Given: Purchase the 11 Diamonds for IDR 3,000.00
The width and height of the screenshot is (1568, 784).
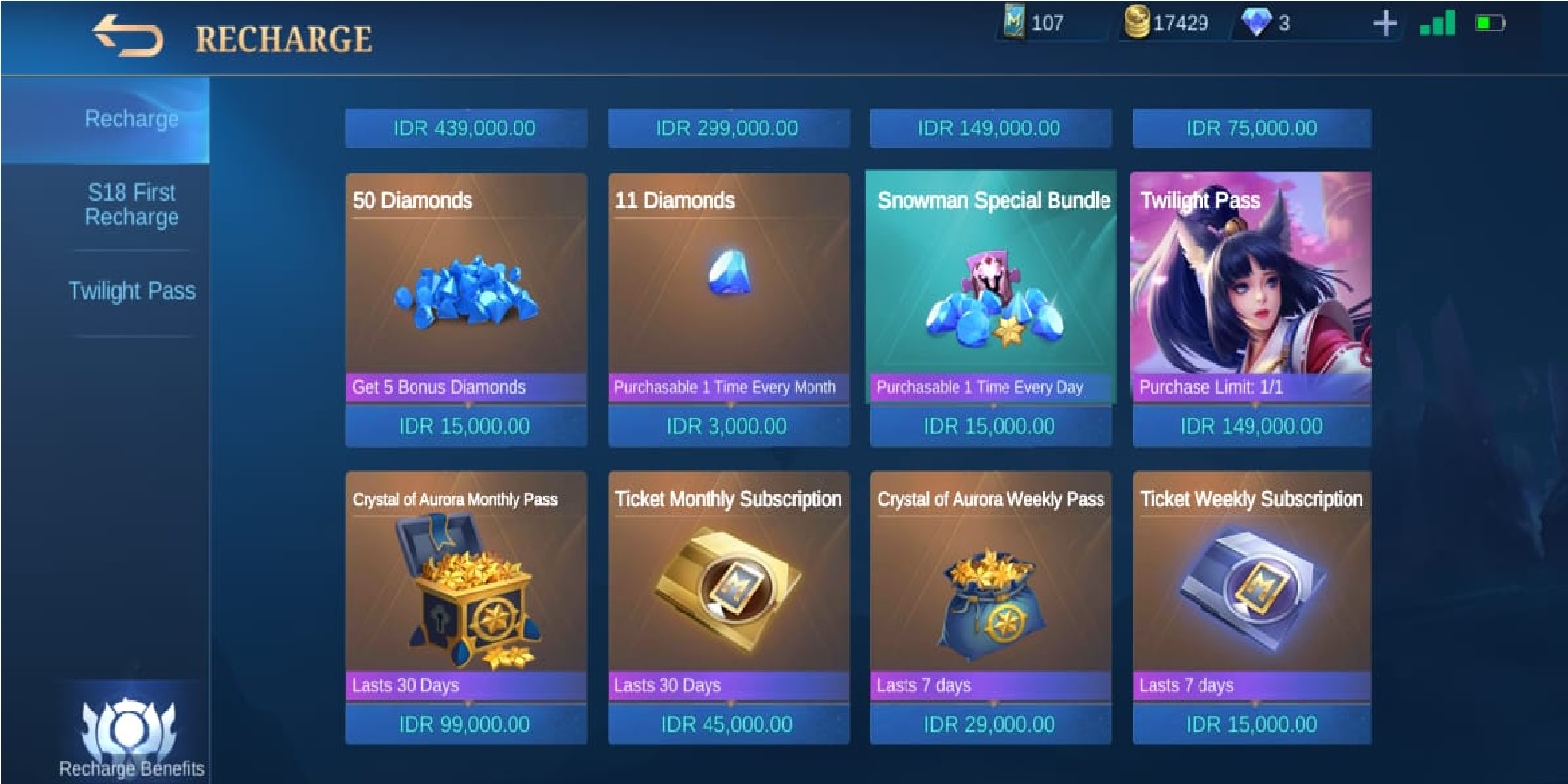Looking at the screenshot, I should click(727, 425).
